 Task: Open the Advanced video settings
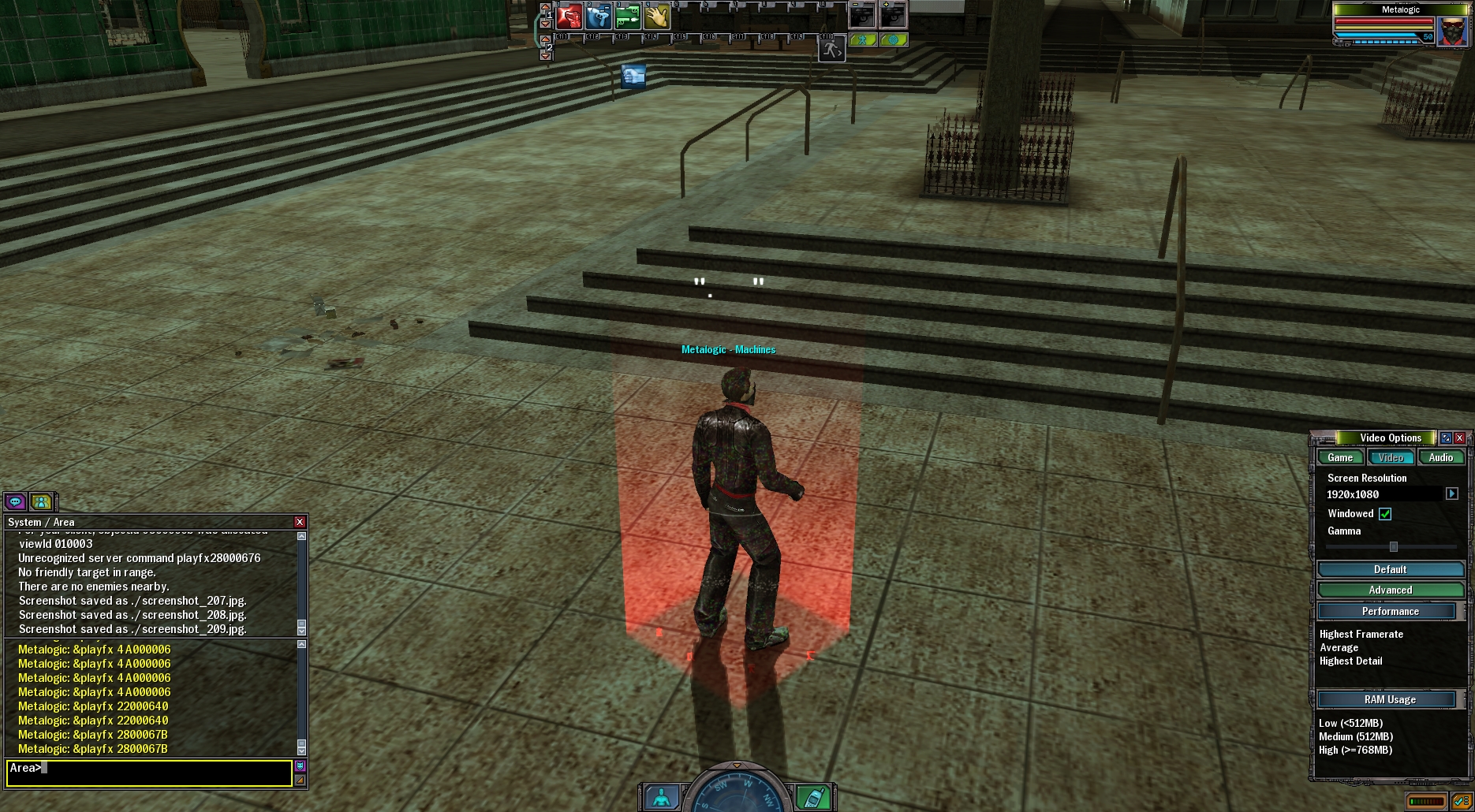[x=1390, y=590]
